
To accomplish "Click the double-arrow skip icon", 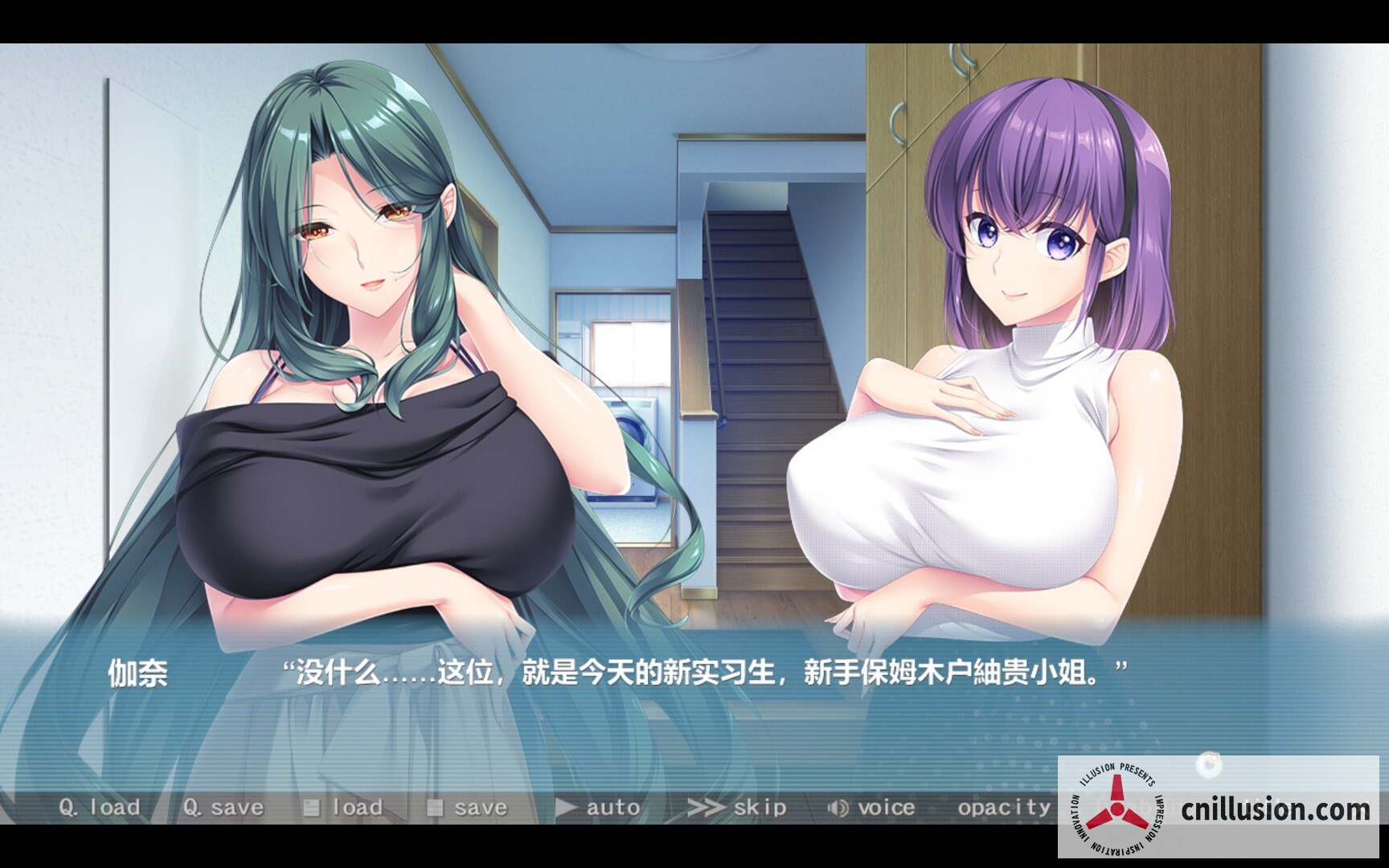I will tap(703, 808).
